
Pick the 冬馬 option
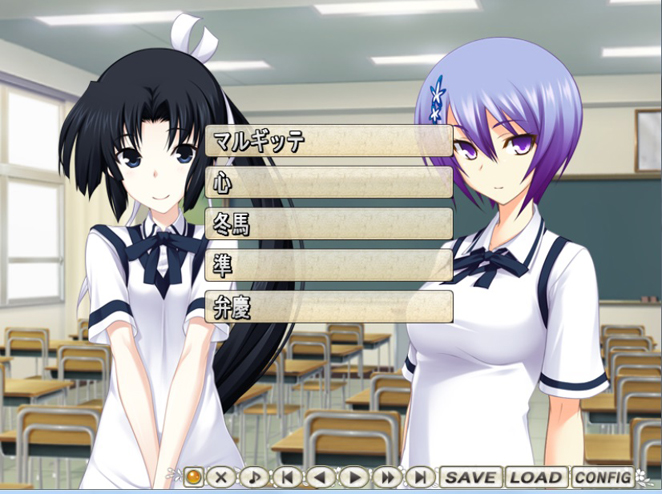[x=328, y=223]
